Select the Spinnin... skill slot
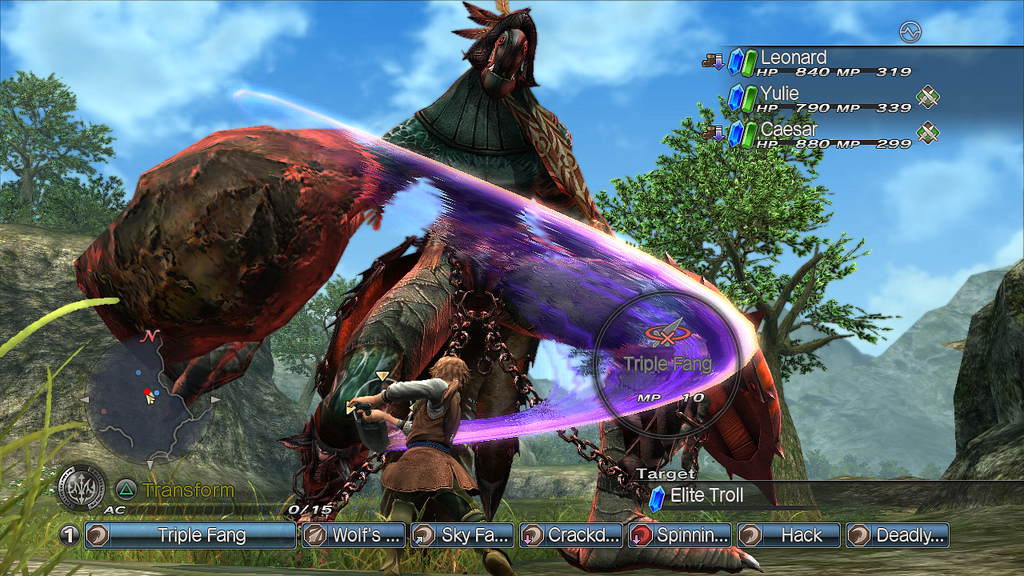1024x576 pixels. tap(680, 535)
